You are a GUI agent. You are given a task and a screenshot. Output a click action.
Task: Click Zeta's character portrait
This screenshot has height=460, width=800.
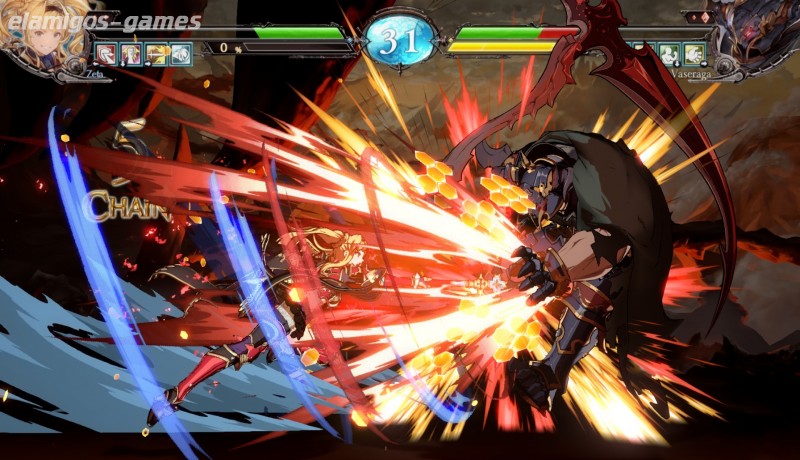(x=37, y=32)
